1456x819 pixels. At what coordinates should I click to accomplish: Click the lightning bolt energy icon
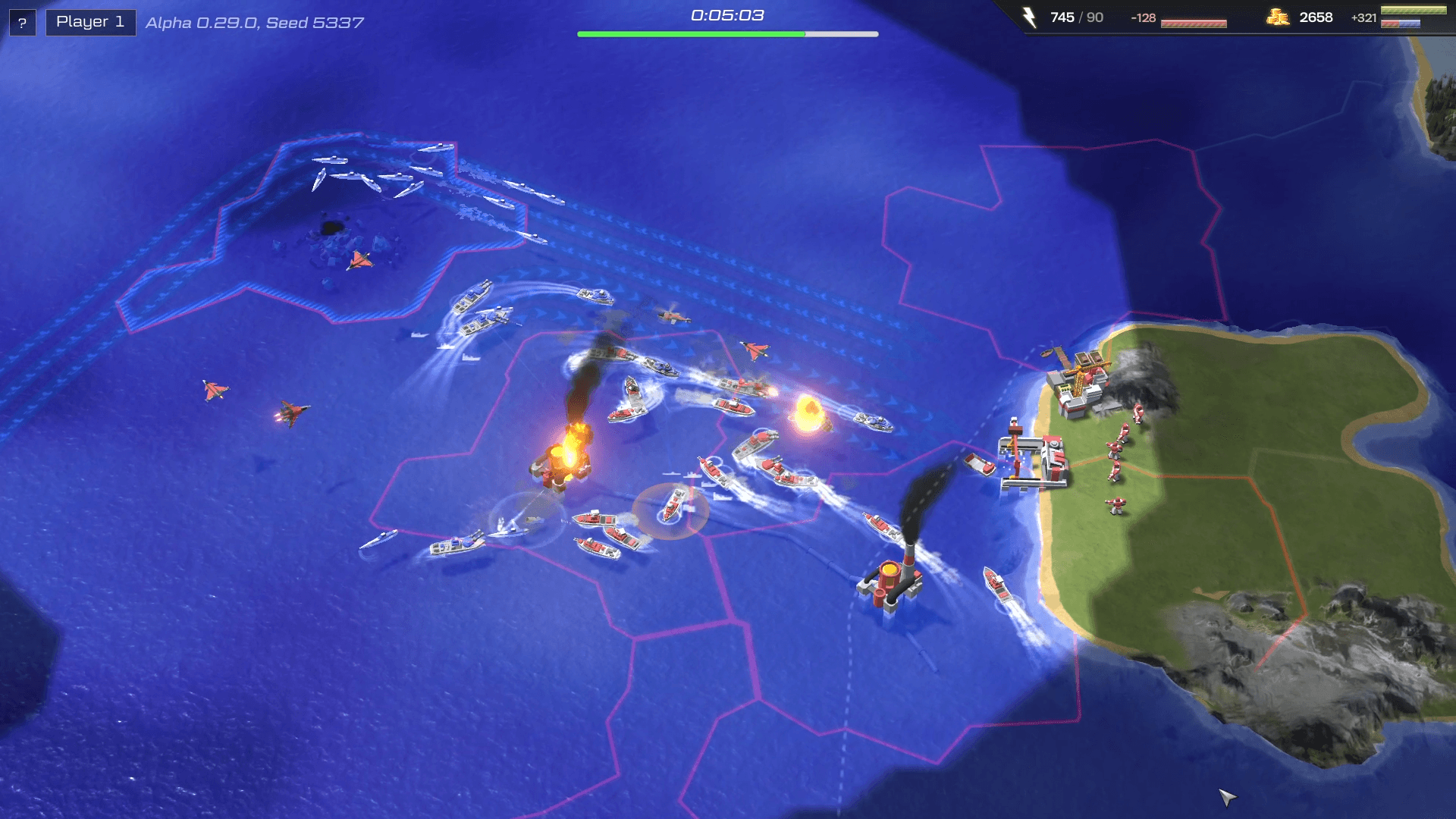coord(1029,17)
